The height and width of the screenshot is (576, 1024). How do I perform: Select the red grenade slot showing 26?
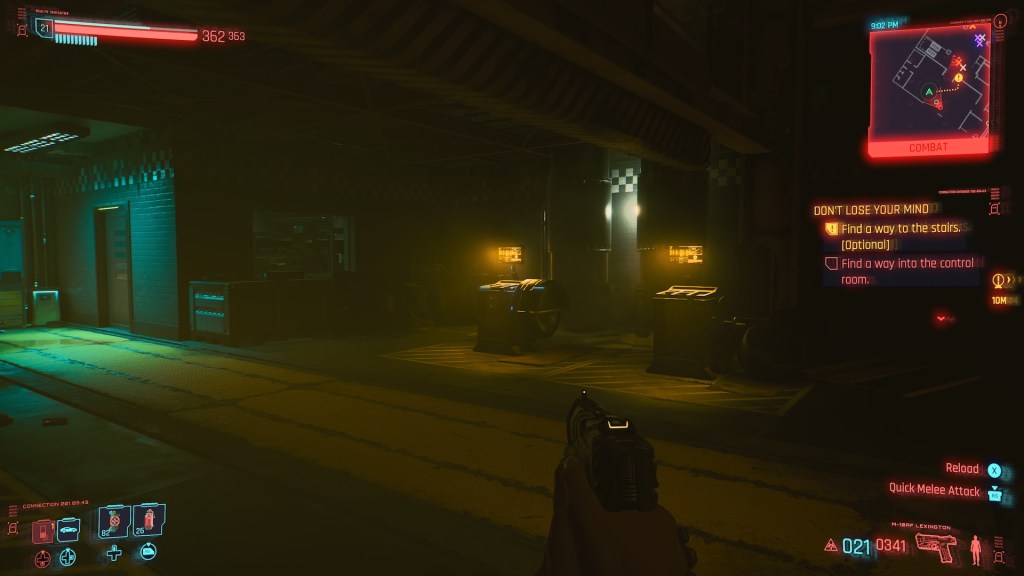click(x=148, y=520)
